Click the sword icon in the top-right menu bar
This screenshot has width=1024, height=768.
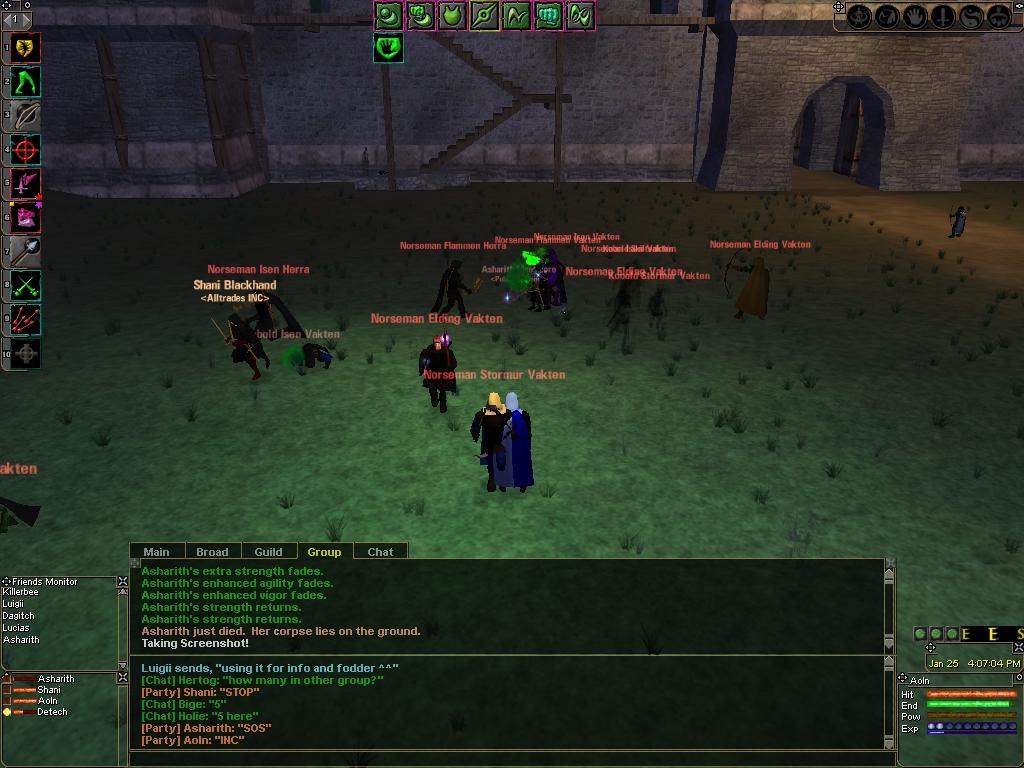tap(943, 17)
